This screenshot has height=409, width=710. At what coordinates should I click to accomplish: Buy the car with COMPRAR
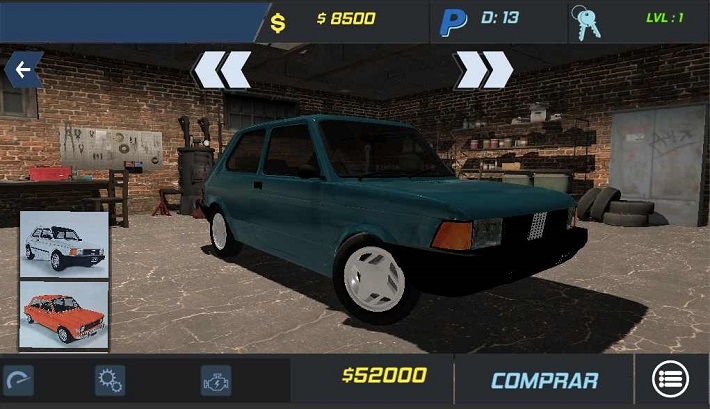click(x=544, y=380)
